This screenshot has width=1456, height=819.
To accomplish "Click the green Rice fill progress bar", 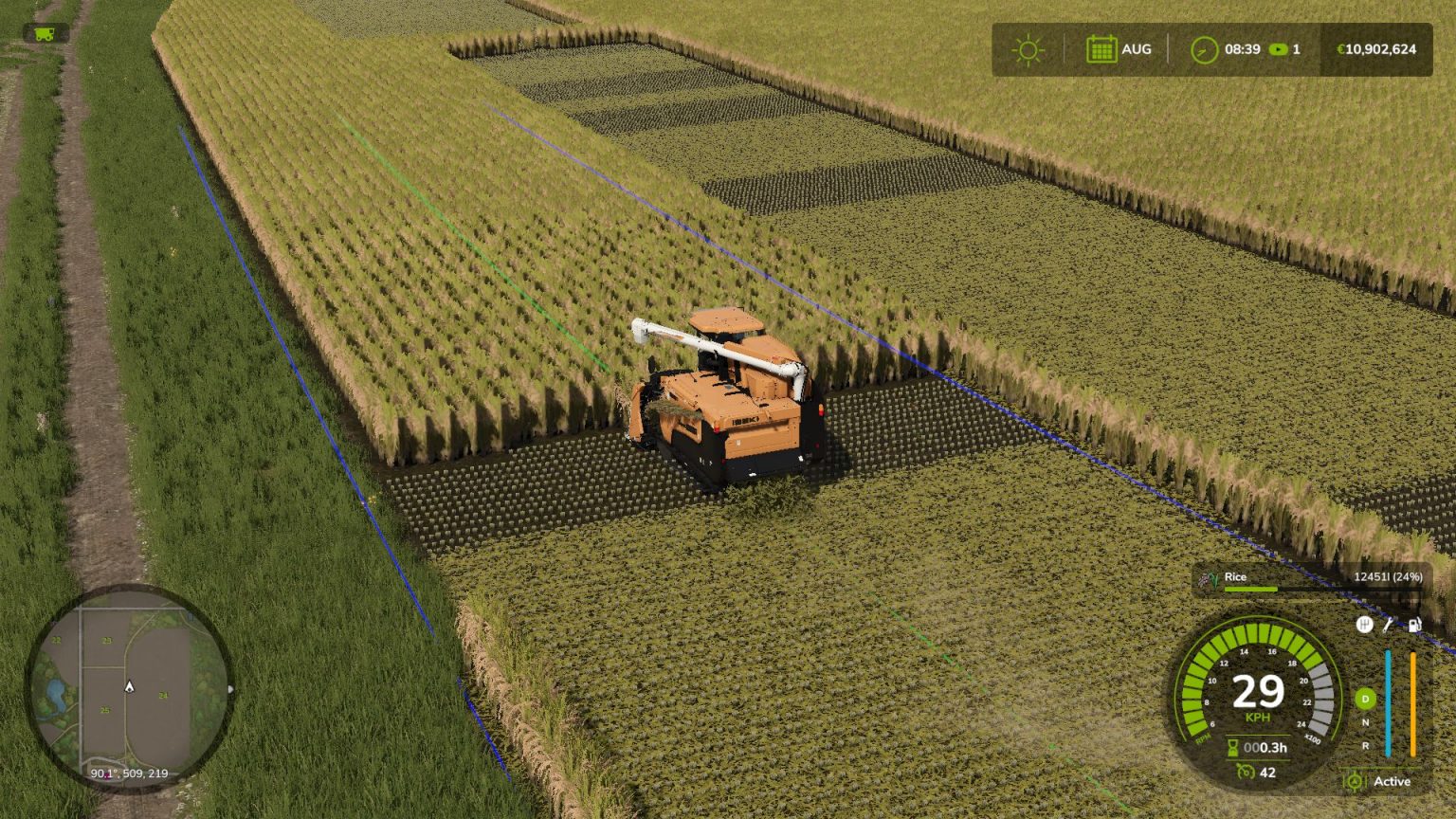I will [1249, 590].
